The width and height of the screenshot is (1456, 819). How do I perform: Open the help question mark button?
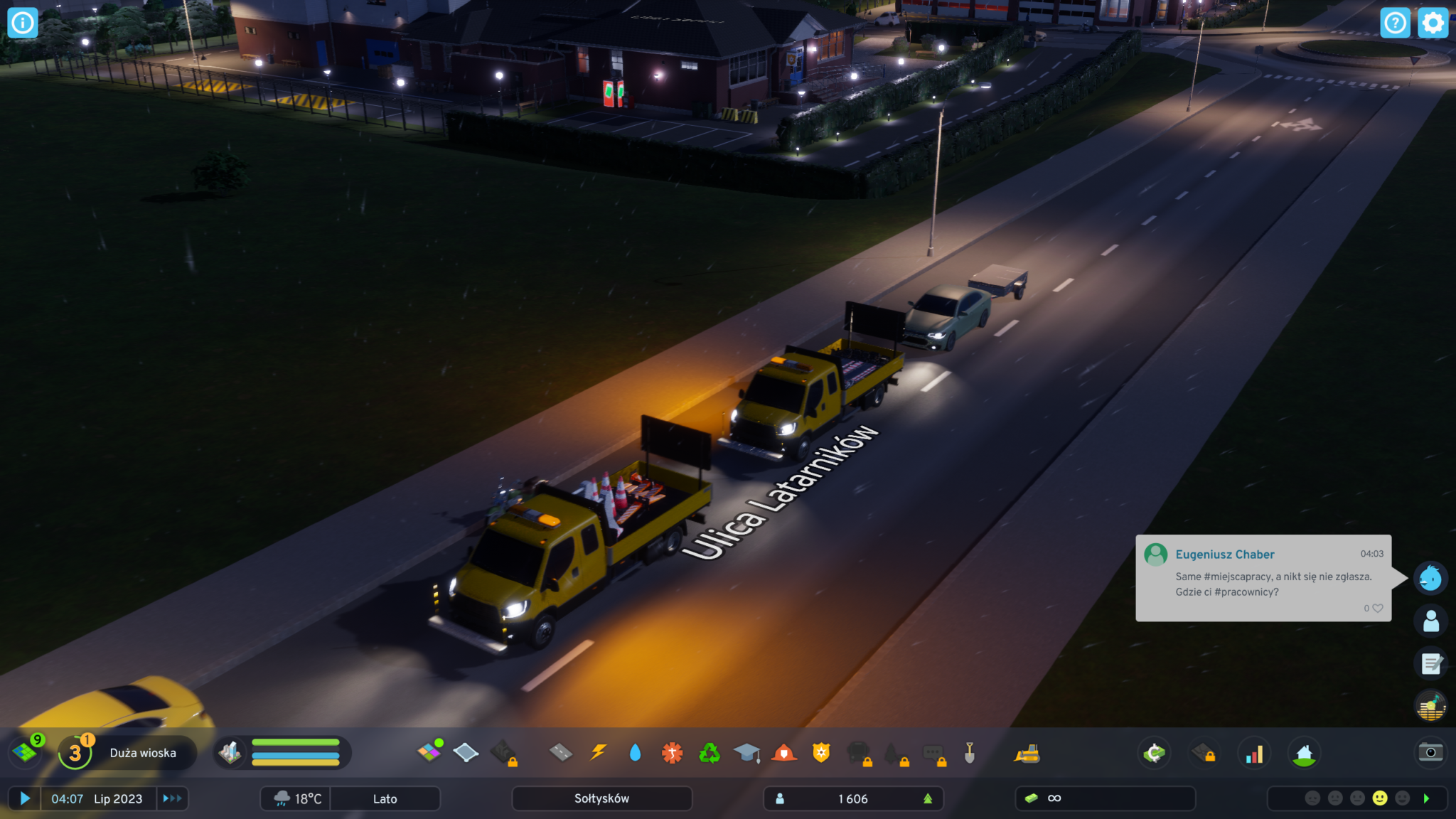coord(1395,23)
